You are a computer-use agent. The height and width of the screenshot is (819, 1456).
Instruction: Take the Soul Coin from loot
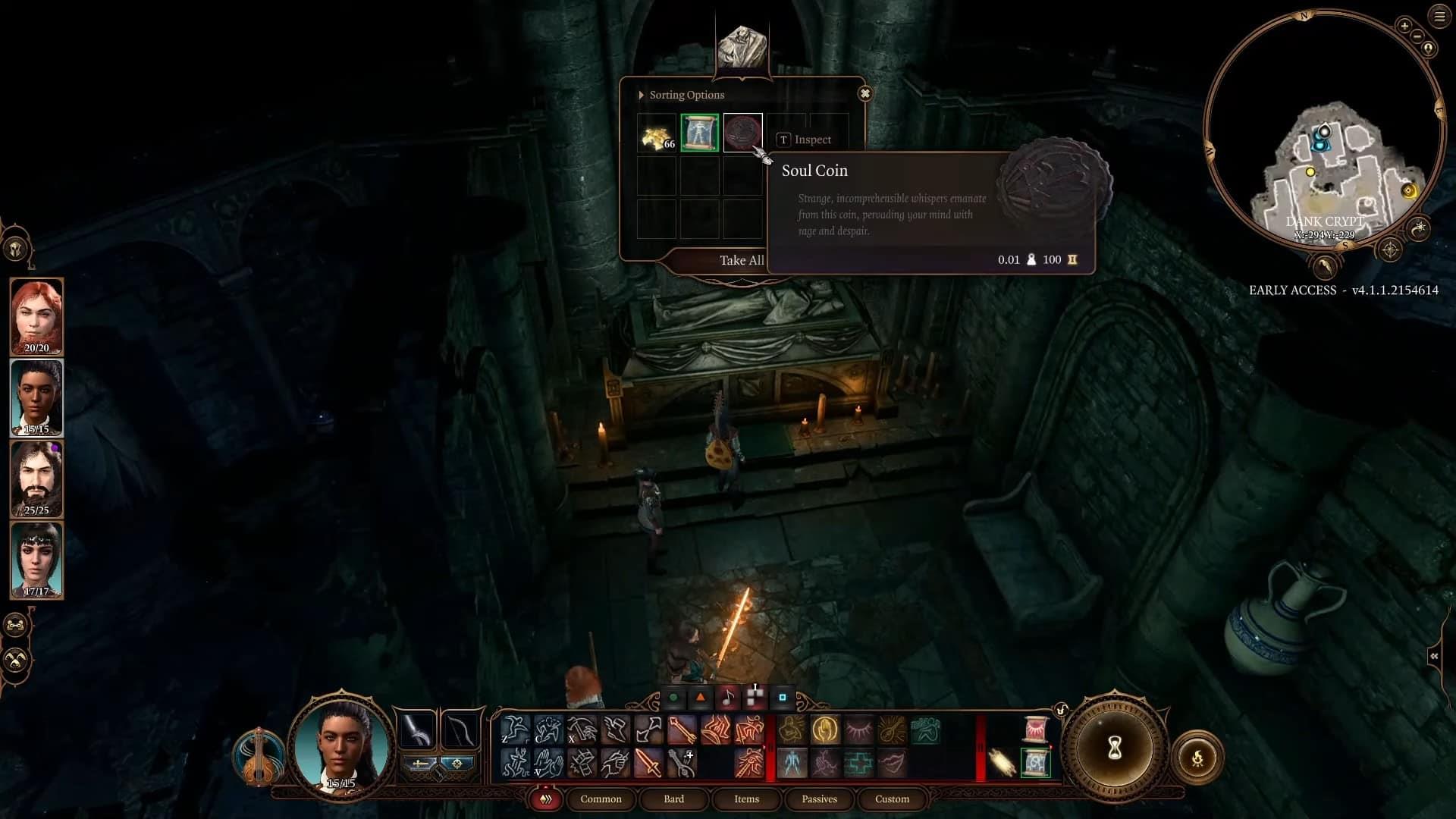click(x=742, y=133)
